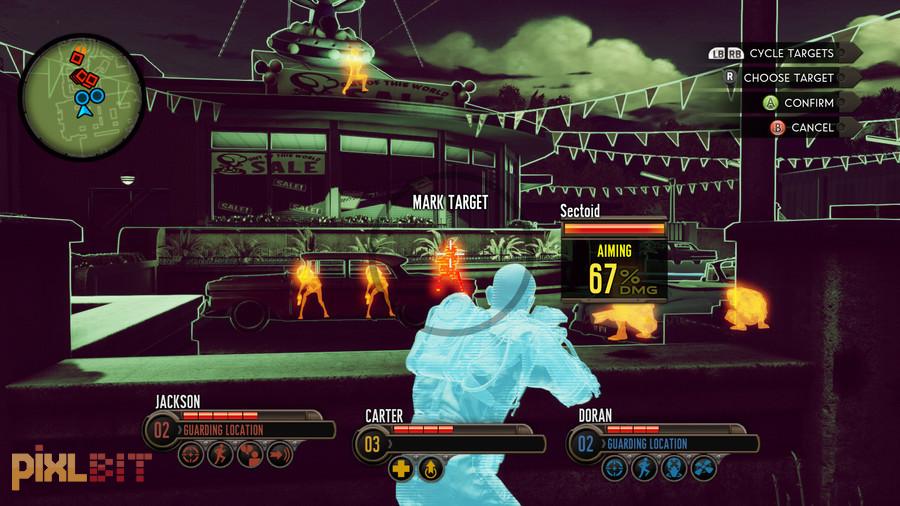900x506 pixels.
Task: Select Doran's squad panel
Action: [660, 442]
